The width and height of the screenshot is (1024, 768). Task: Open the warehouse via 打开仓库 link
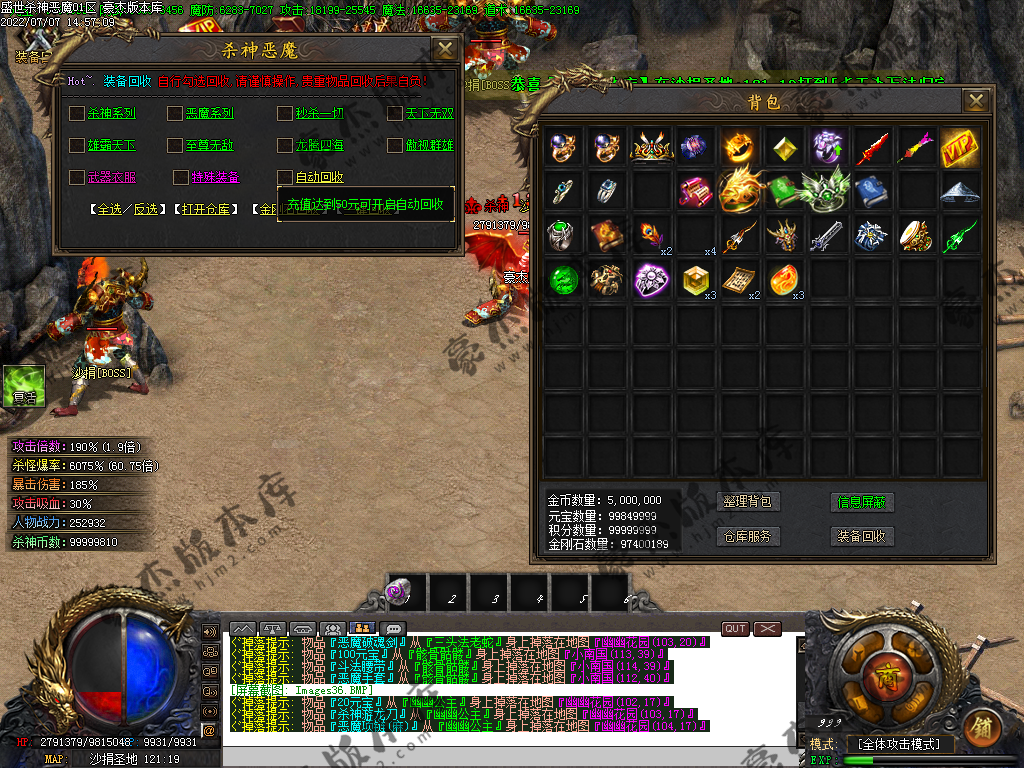[207, 210]
